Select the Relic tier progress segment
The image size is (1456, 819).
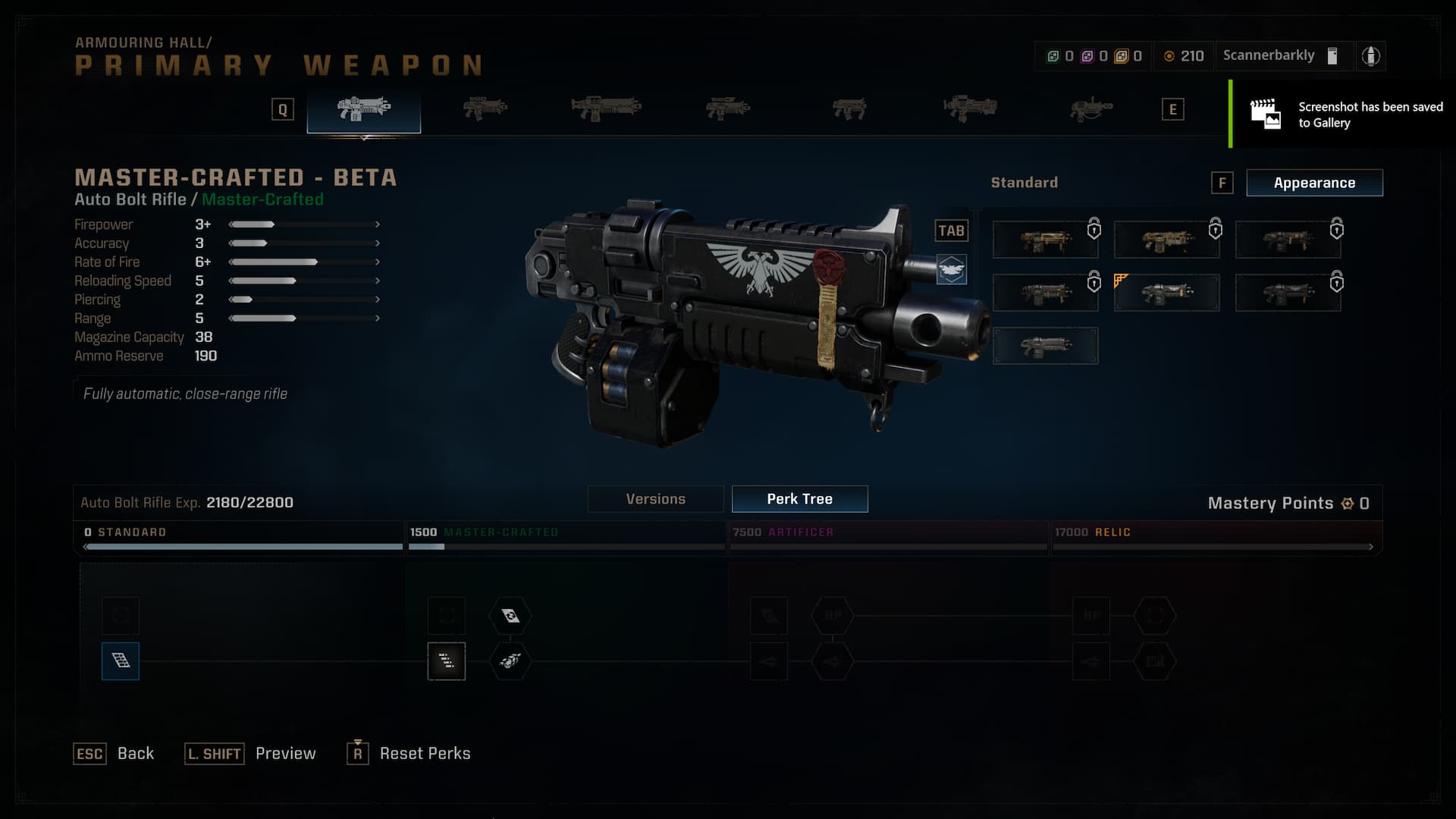[1215, 538]
